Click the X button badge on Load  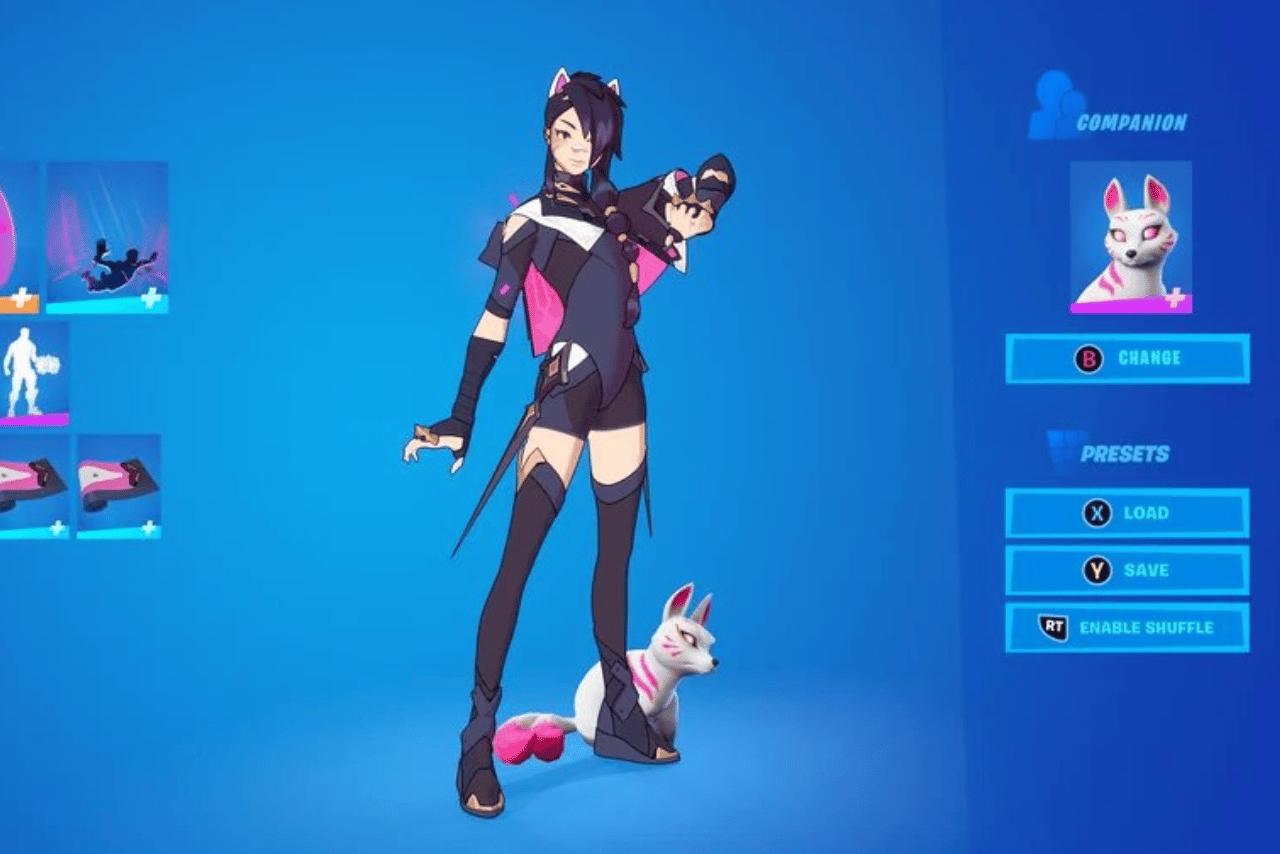coord(1097,511)
